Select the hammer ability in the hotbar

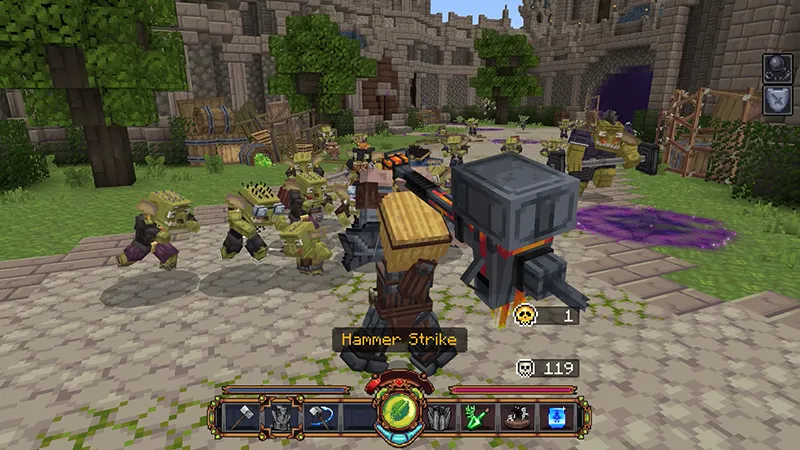click(x=241, y=417)
